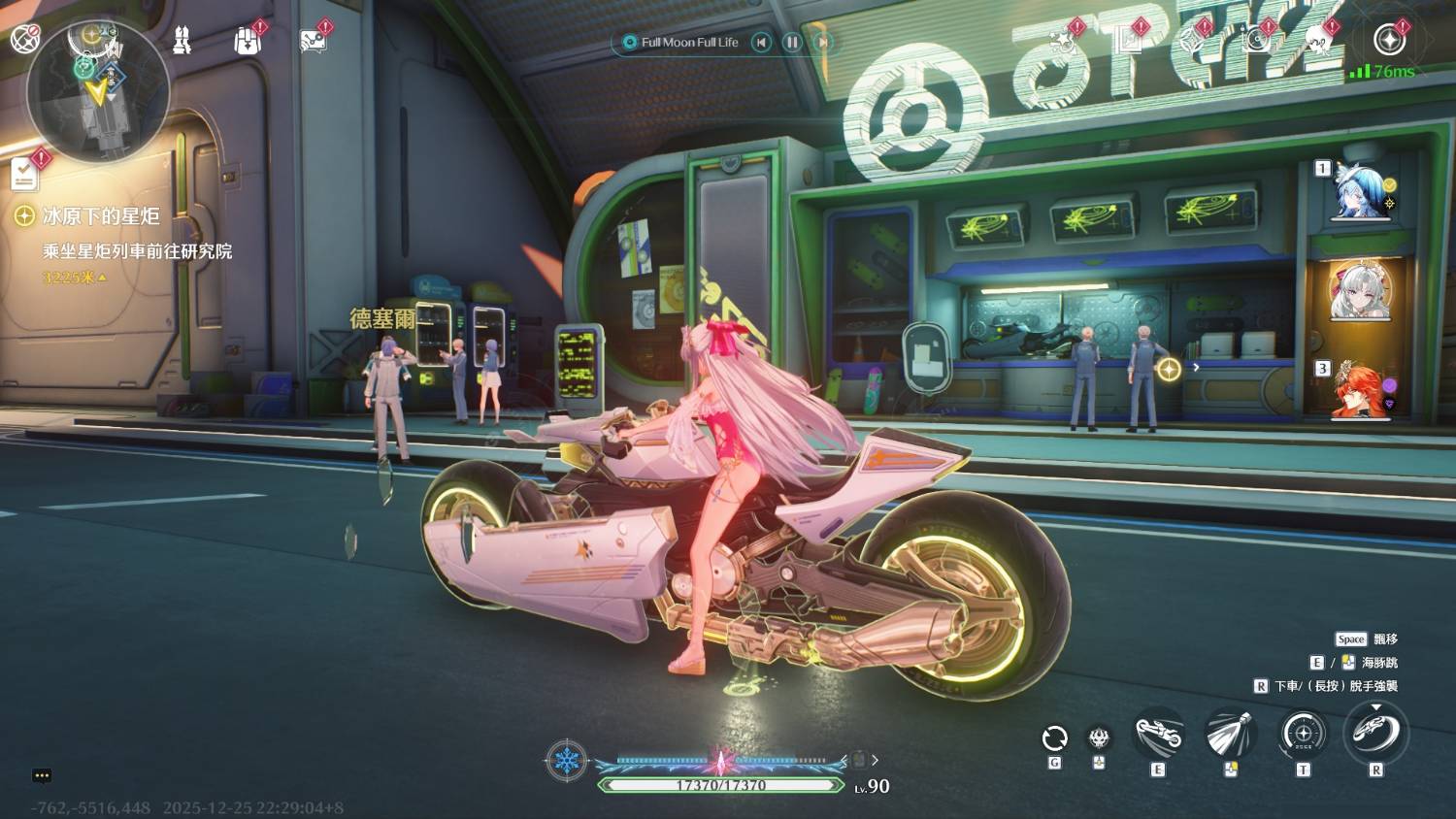Open the chess pieces menu icon
This screenshot has height=819, width=1456.
[182, 41]
